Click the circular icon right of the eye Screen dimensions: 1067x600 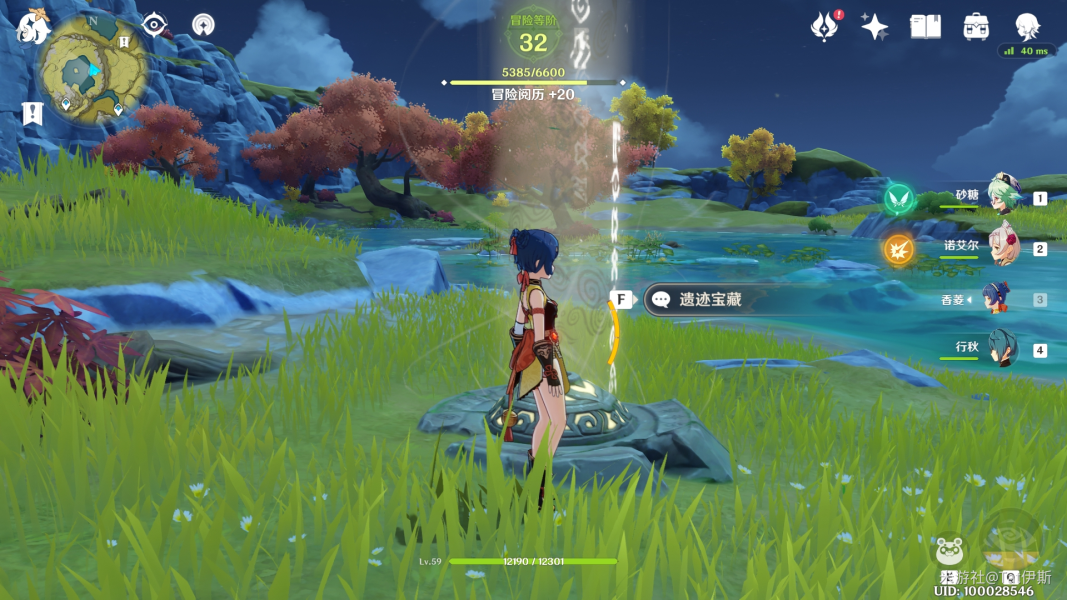point(203,24)
